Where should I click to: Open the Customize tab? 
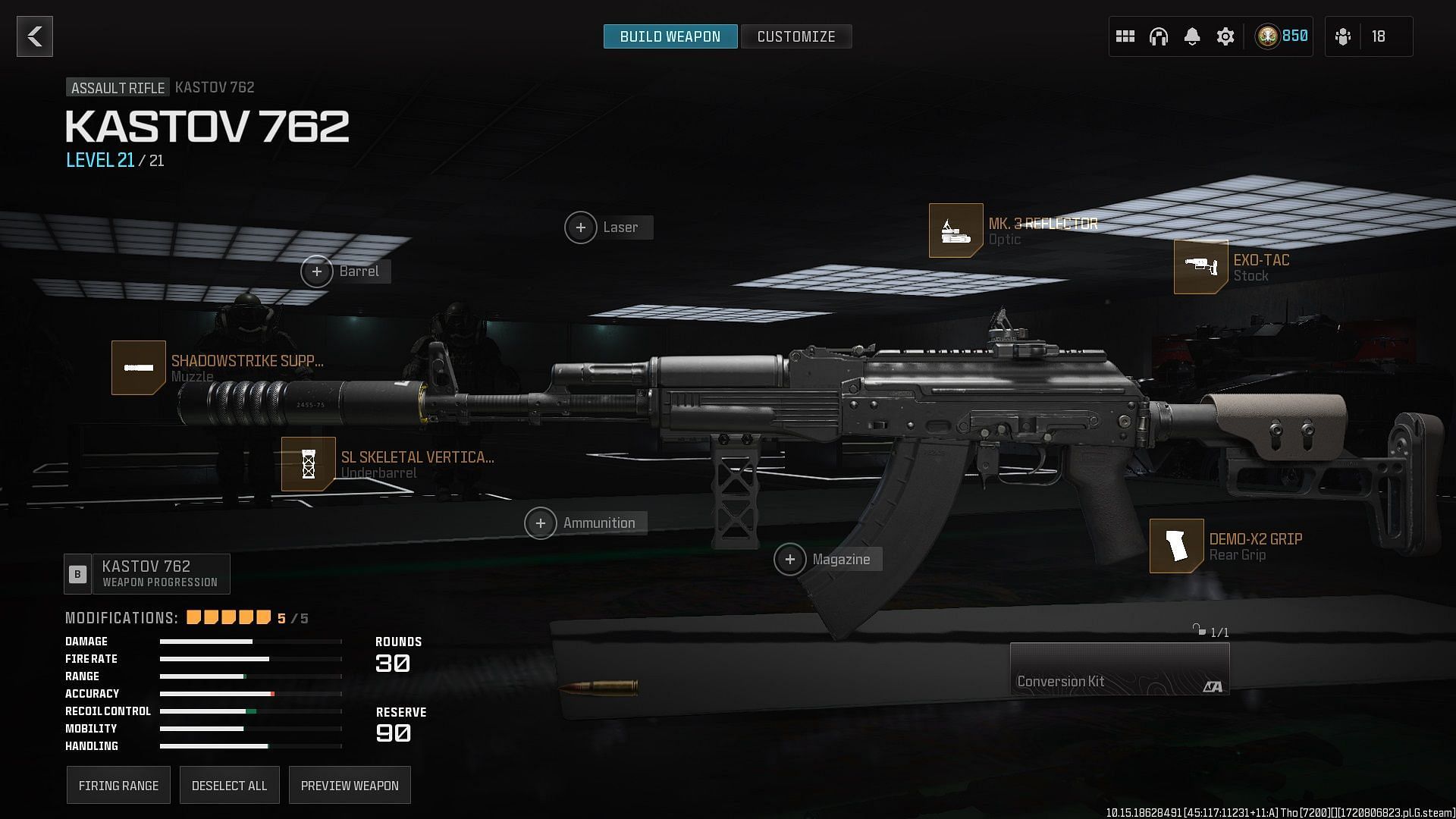click(x=795, y=36)
